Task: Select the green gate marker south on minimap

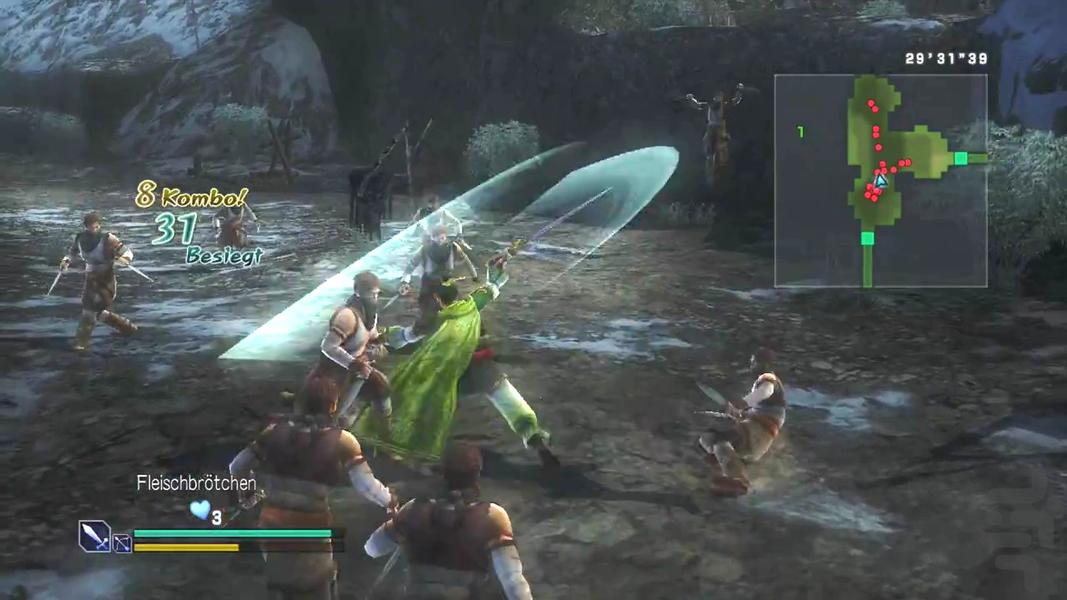Action: coord(867,238)
